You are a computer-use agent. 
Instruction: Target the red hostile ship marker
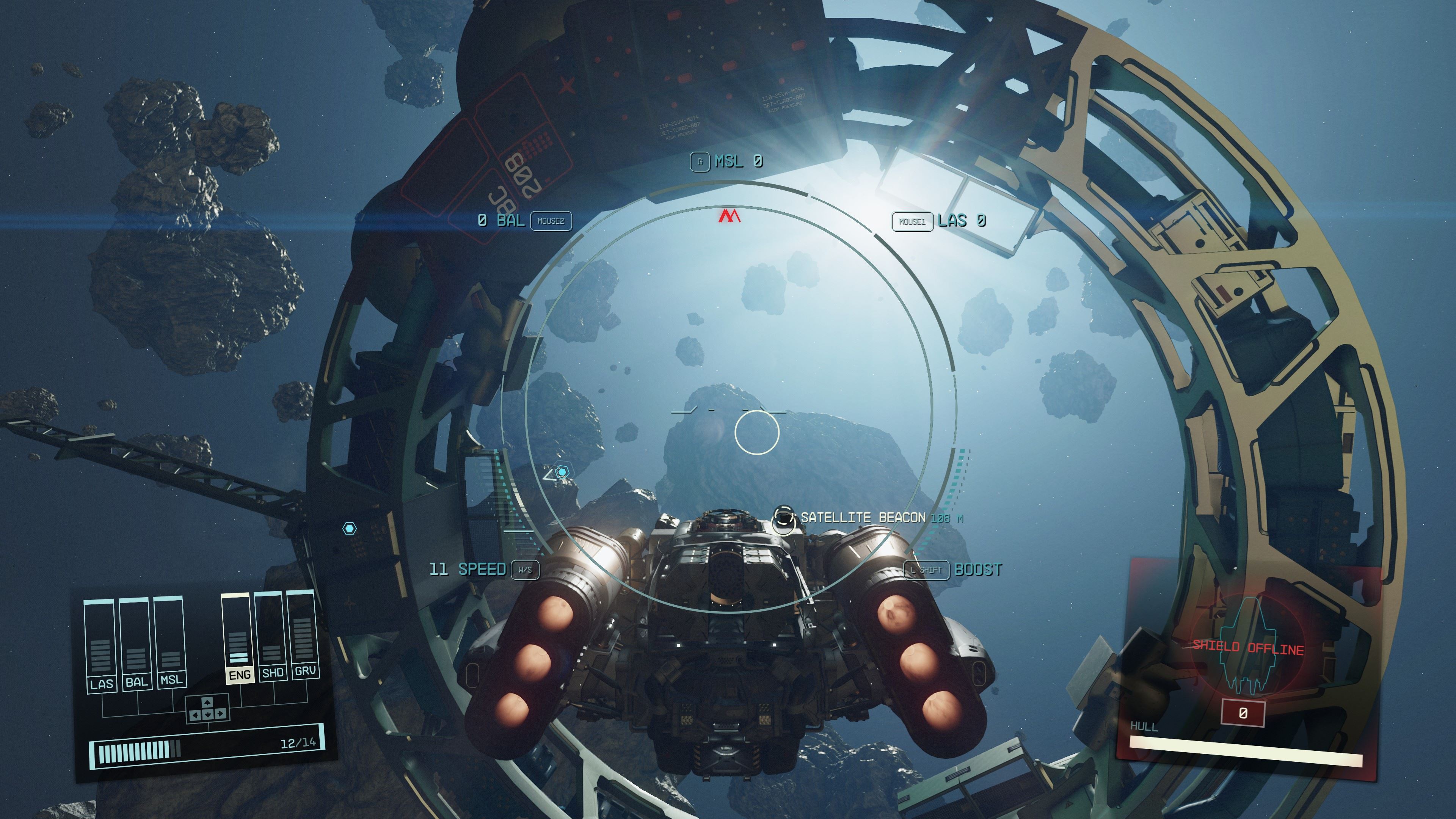pyautogui.click(x=729, y=216)
